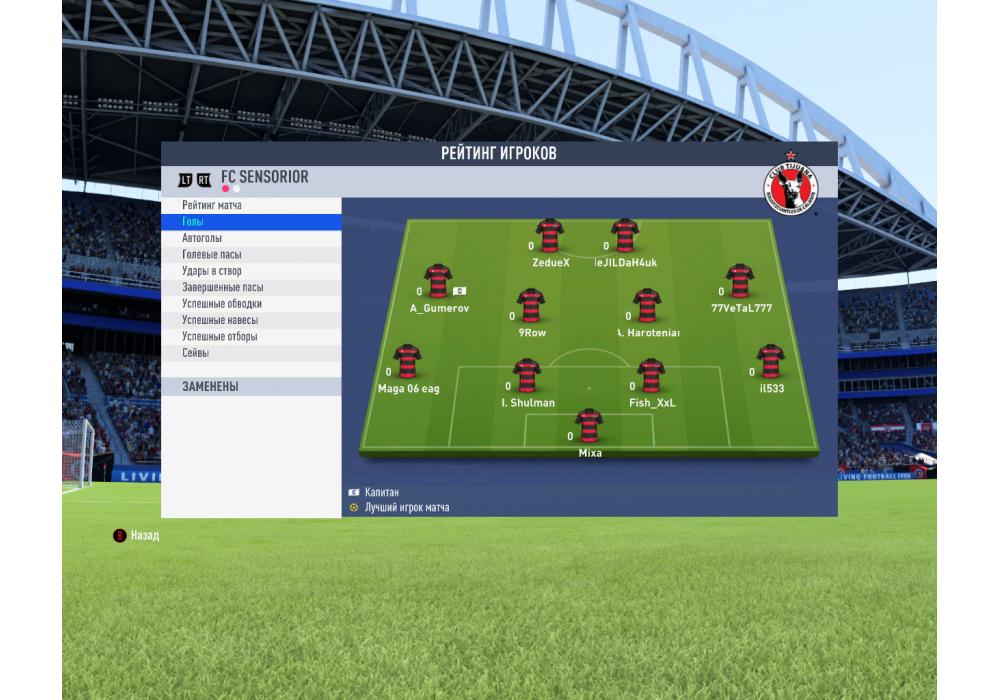Viewport: 1000px width, 700px height.
Task: Show the Автоголы statistic
Action: coord(250,238)
